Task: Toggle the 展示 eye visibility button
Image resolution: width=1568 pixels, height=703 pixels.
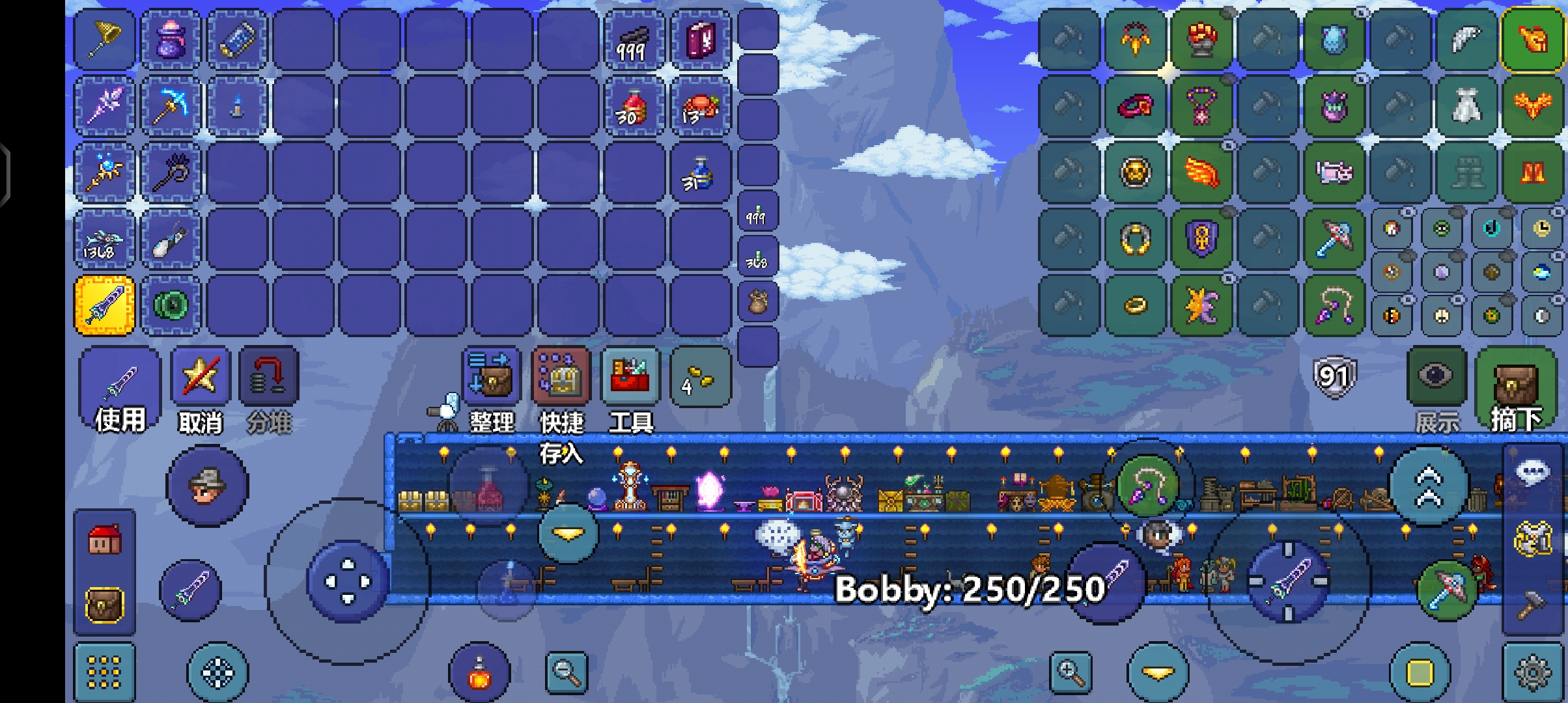Action: 1436,378
